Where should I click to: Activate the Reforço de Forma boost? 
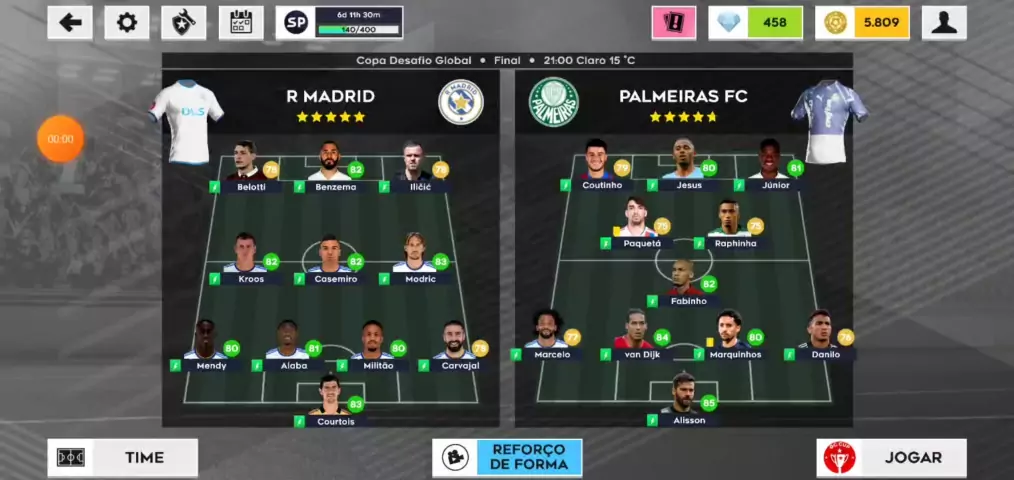pyautogui.click(x=507, y=457)
